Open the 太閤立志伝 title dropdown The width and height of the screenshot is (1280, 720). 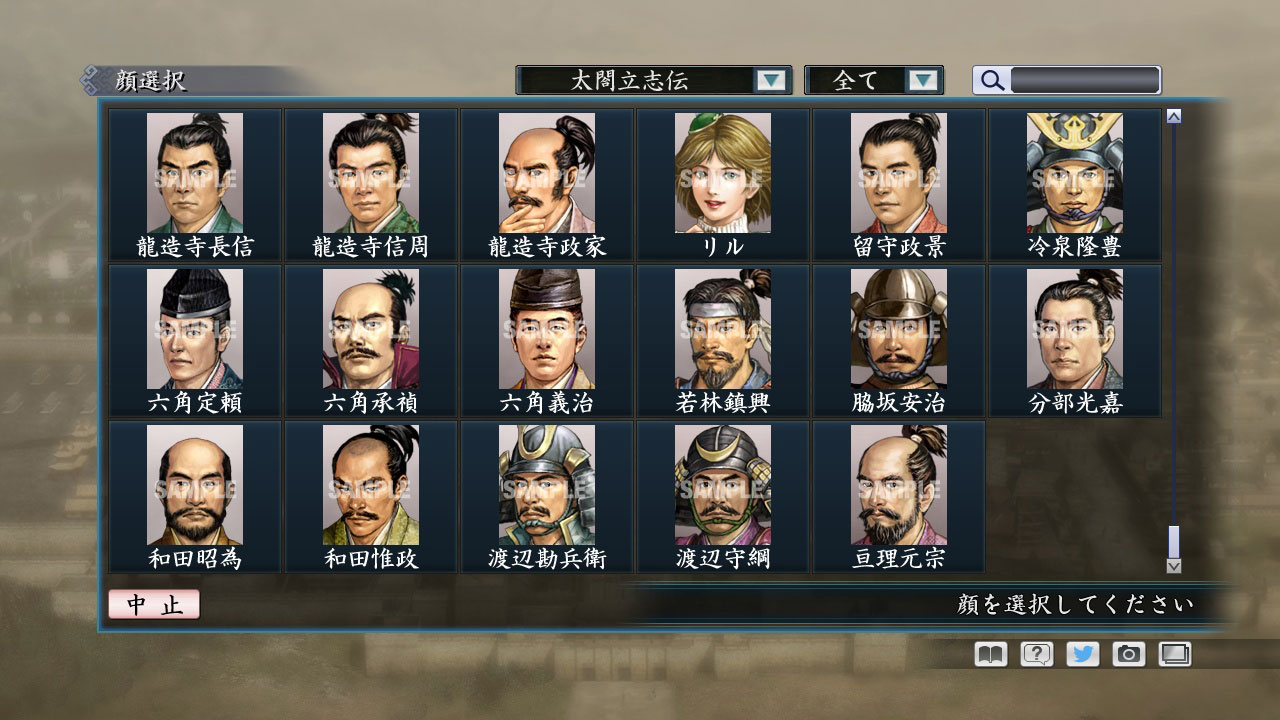pyautogui.click(x=640, y=80)
